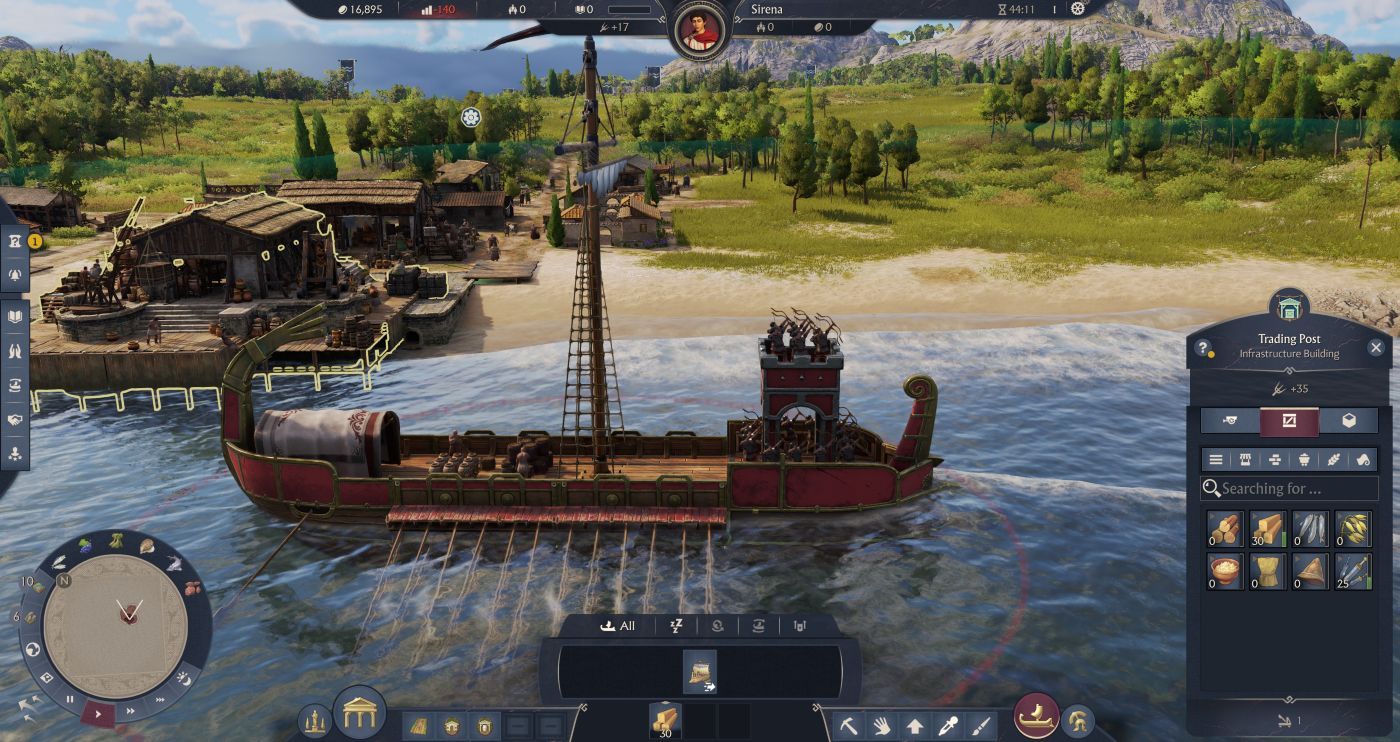Select the weapons goods slot showing 25
1400x742 pixels.
coord(1353,571)
